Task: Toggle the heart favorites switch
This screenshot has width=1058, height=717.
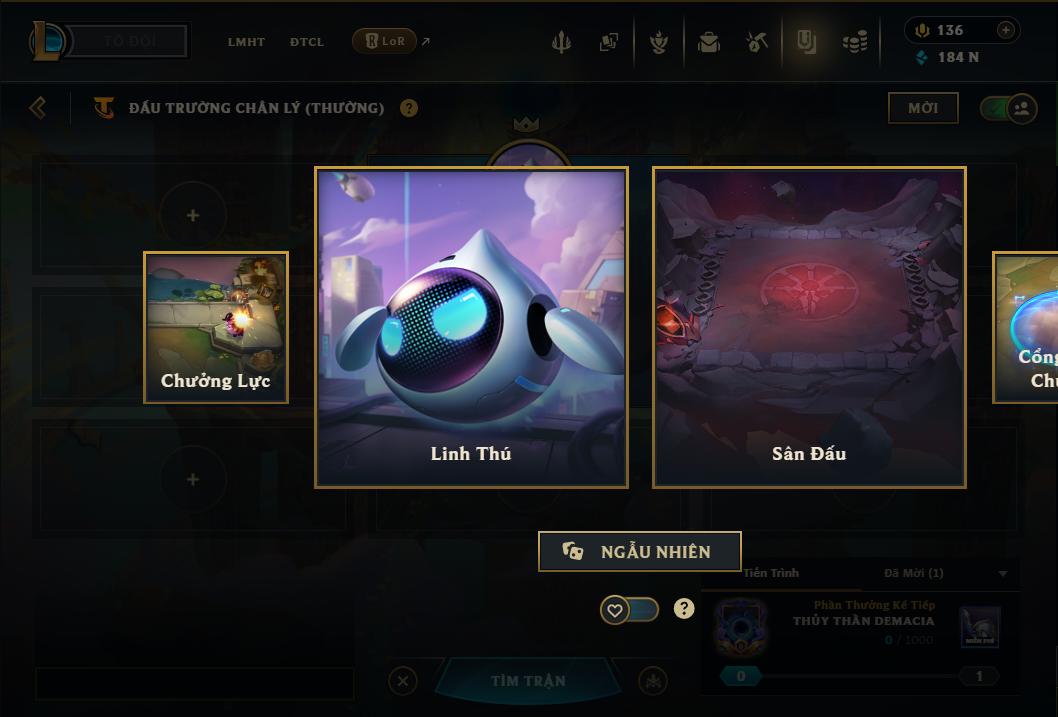Action: point(629,609)
